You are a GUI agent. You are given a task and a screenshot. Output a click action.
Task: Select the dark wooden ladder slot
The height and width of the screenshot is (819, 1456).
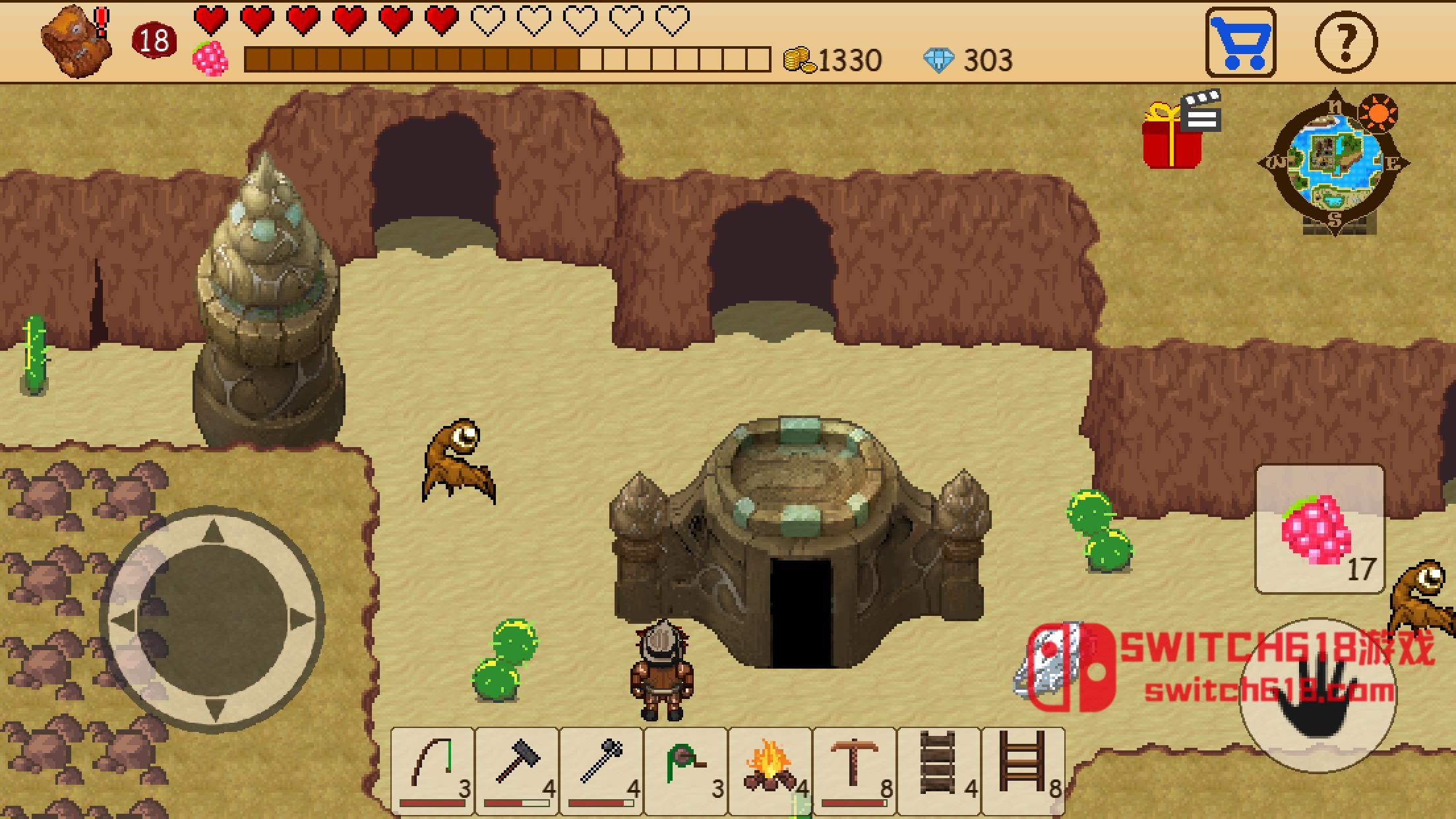pyautogui.click(x=939, y=768)
